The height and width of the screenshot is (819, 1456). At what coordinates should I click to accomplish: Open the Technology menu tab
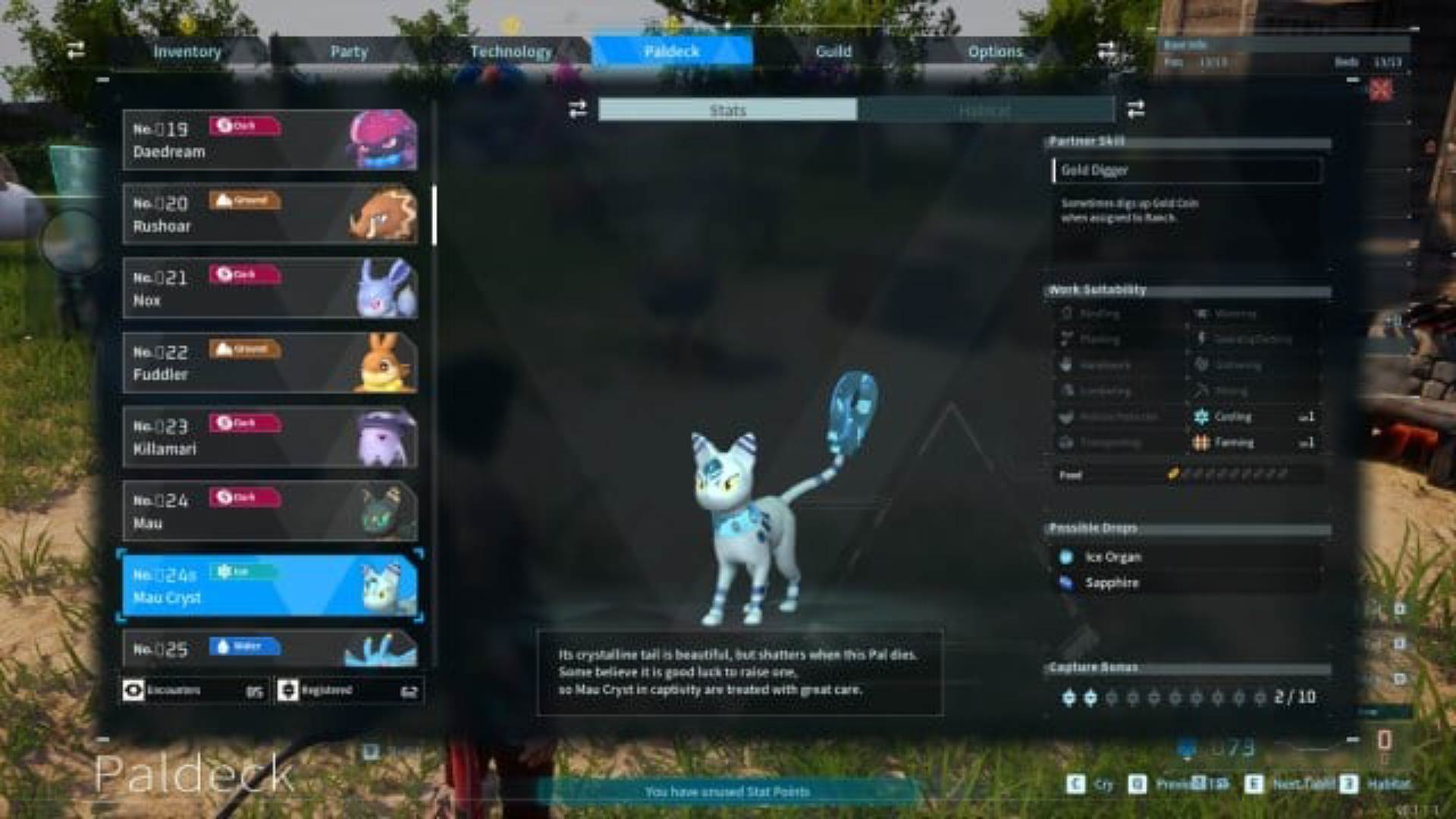511,51
